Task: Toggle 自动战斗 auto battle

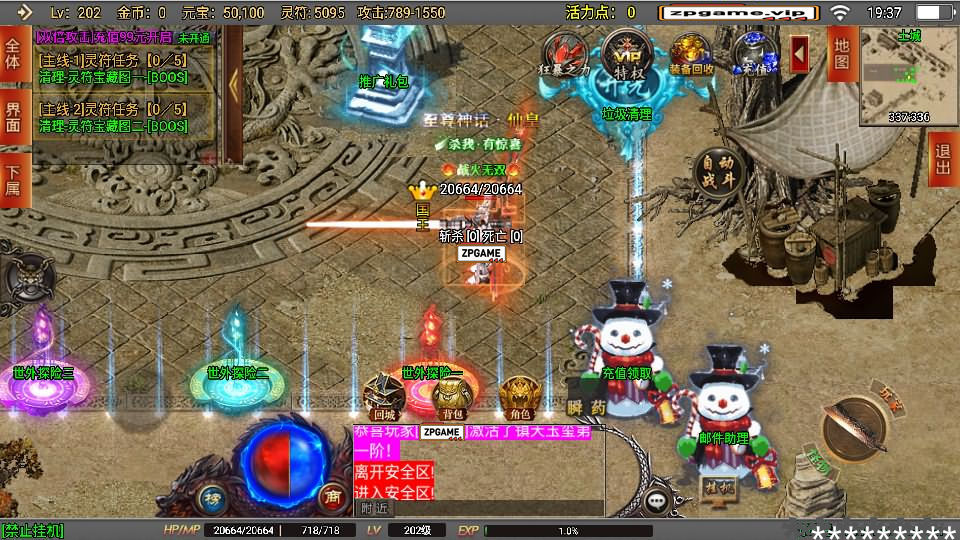Action: tap(718, 174)
